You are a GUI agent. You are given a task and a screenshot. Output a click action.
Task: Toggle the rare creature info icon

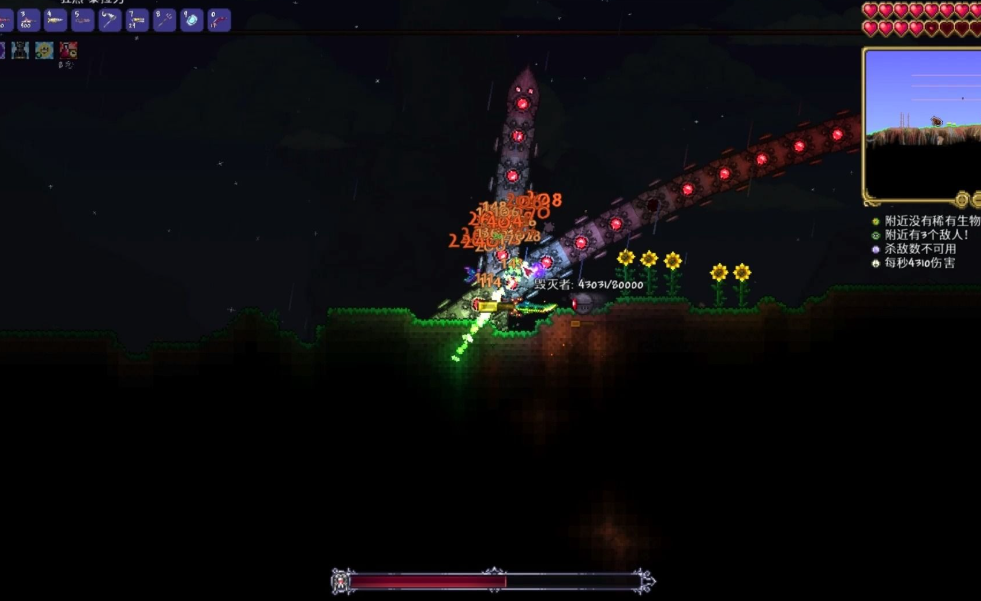pyautogui.click(x=876, y=221)
